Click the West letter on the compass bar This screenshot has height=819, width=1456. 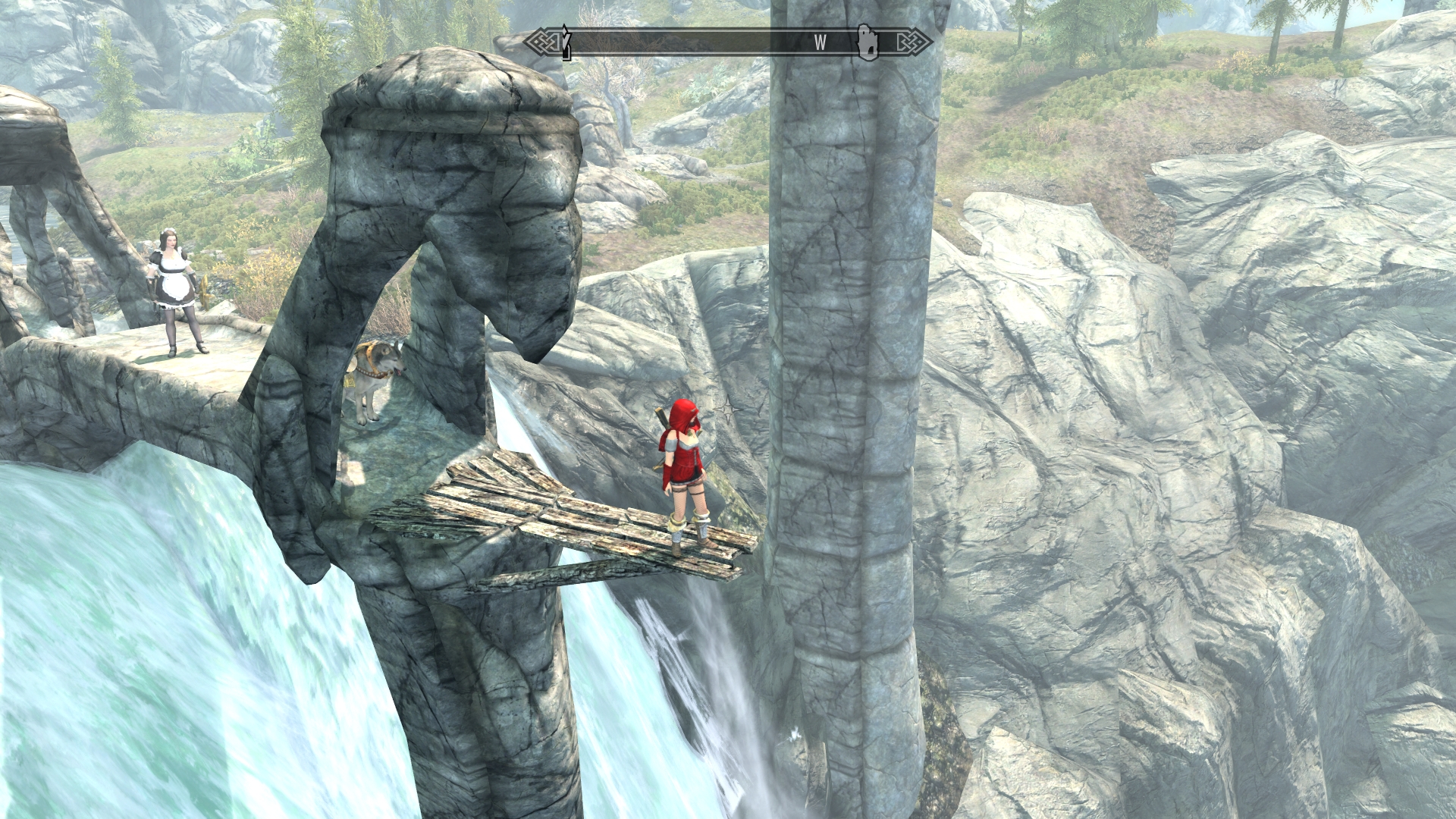tap(820, 43)
